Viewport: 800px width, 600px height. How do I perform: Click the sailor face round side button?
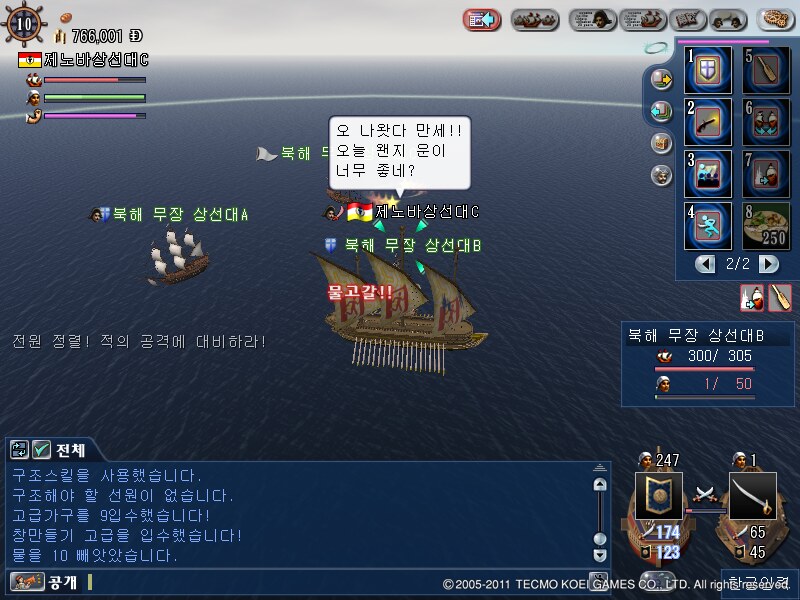pyautogui.click(x=661, y=175)
